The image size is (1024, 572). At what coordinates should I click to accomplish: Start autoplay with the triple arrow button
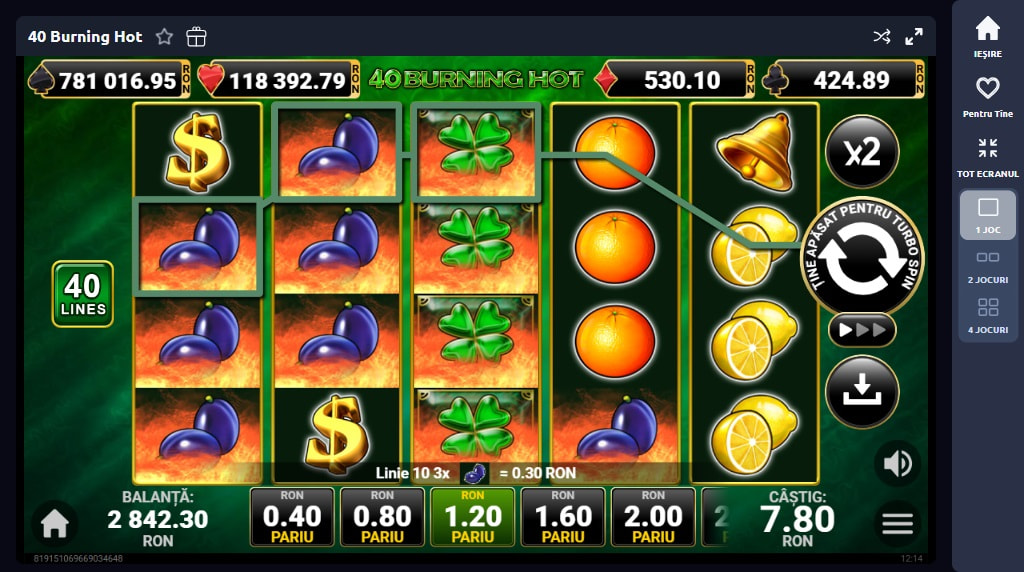[861, 329]
